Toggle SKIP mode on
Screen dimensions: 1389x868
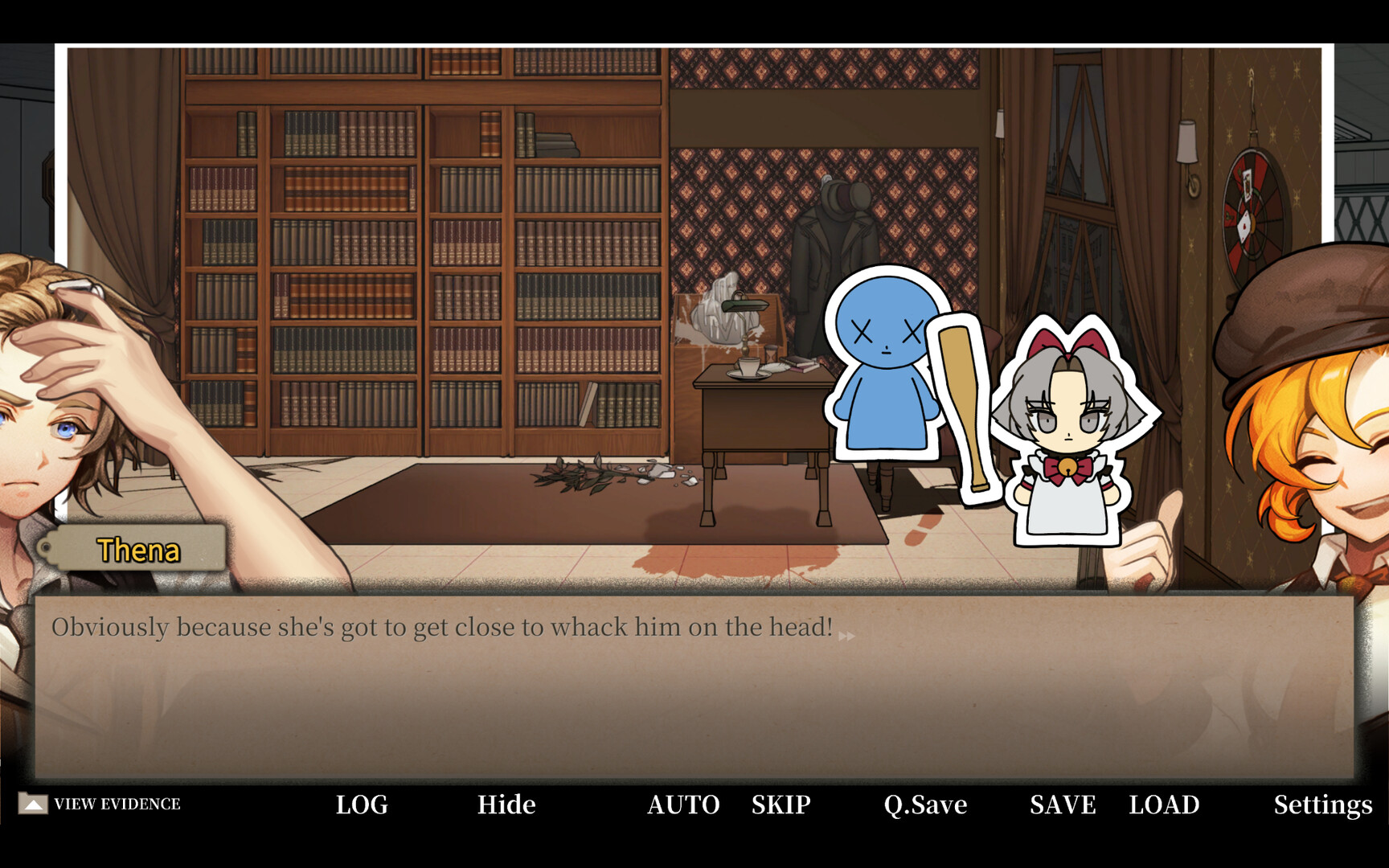[781, 804]
